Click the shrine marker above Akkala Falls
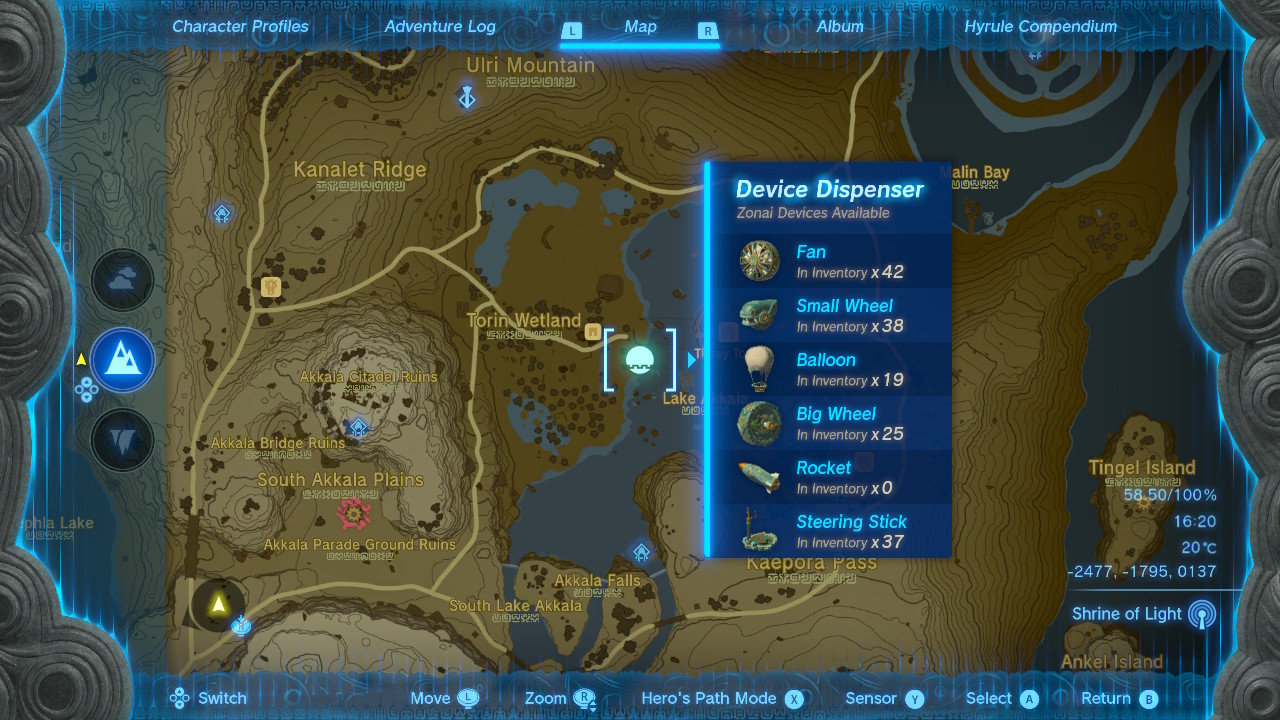Image resolution: width=1280 pixels, height=720 pixels. (641, 552)
